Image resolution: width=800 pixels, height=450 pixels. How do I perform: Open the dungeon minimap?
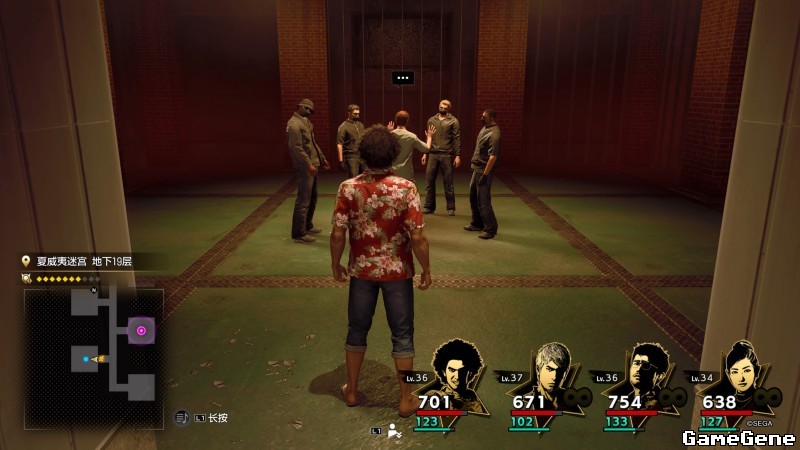[91, 347]
